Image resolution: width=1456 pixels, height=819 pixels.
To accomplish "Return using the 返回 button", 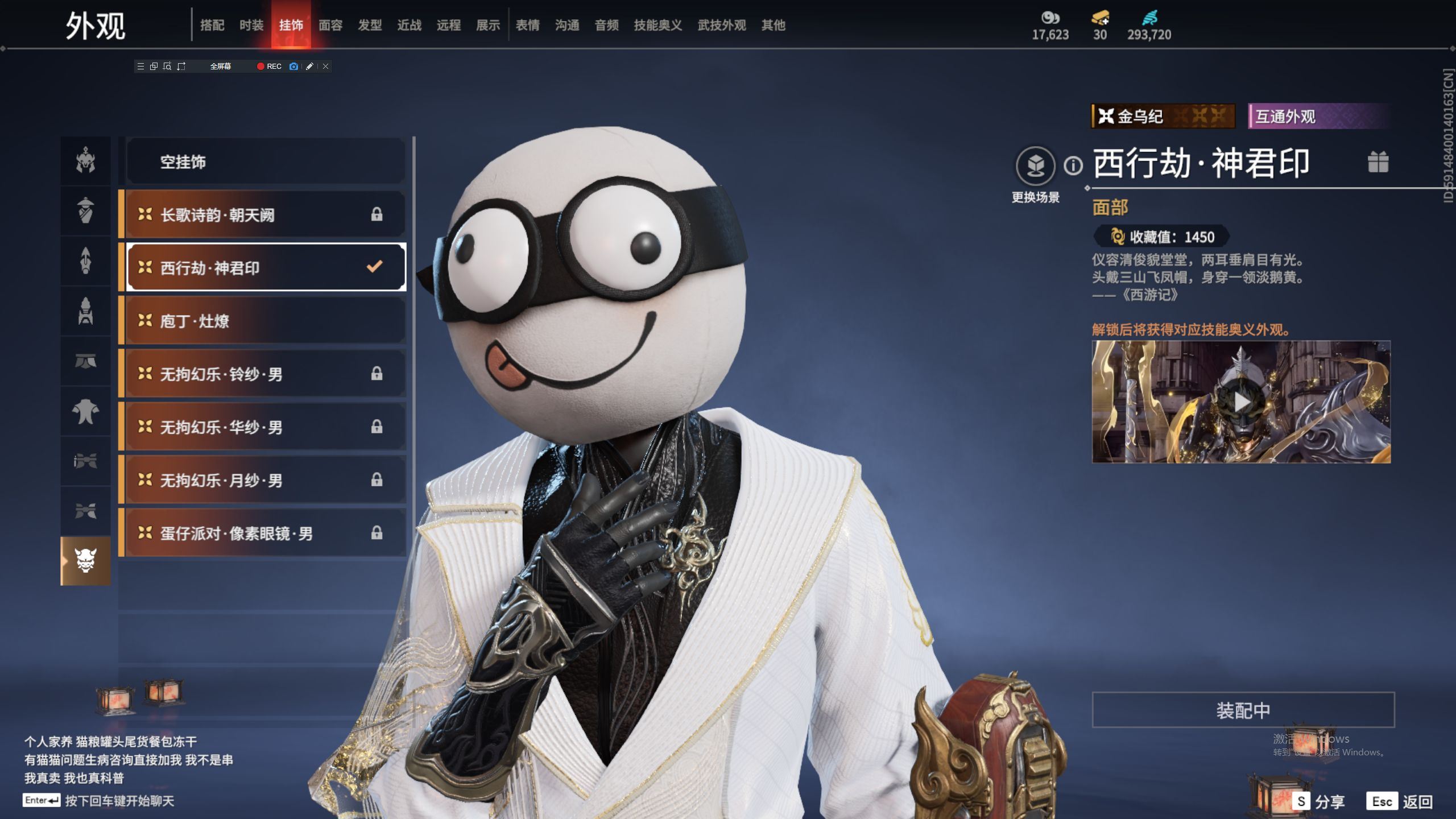I will pyautogui.click(x=1400, y=802).
